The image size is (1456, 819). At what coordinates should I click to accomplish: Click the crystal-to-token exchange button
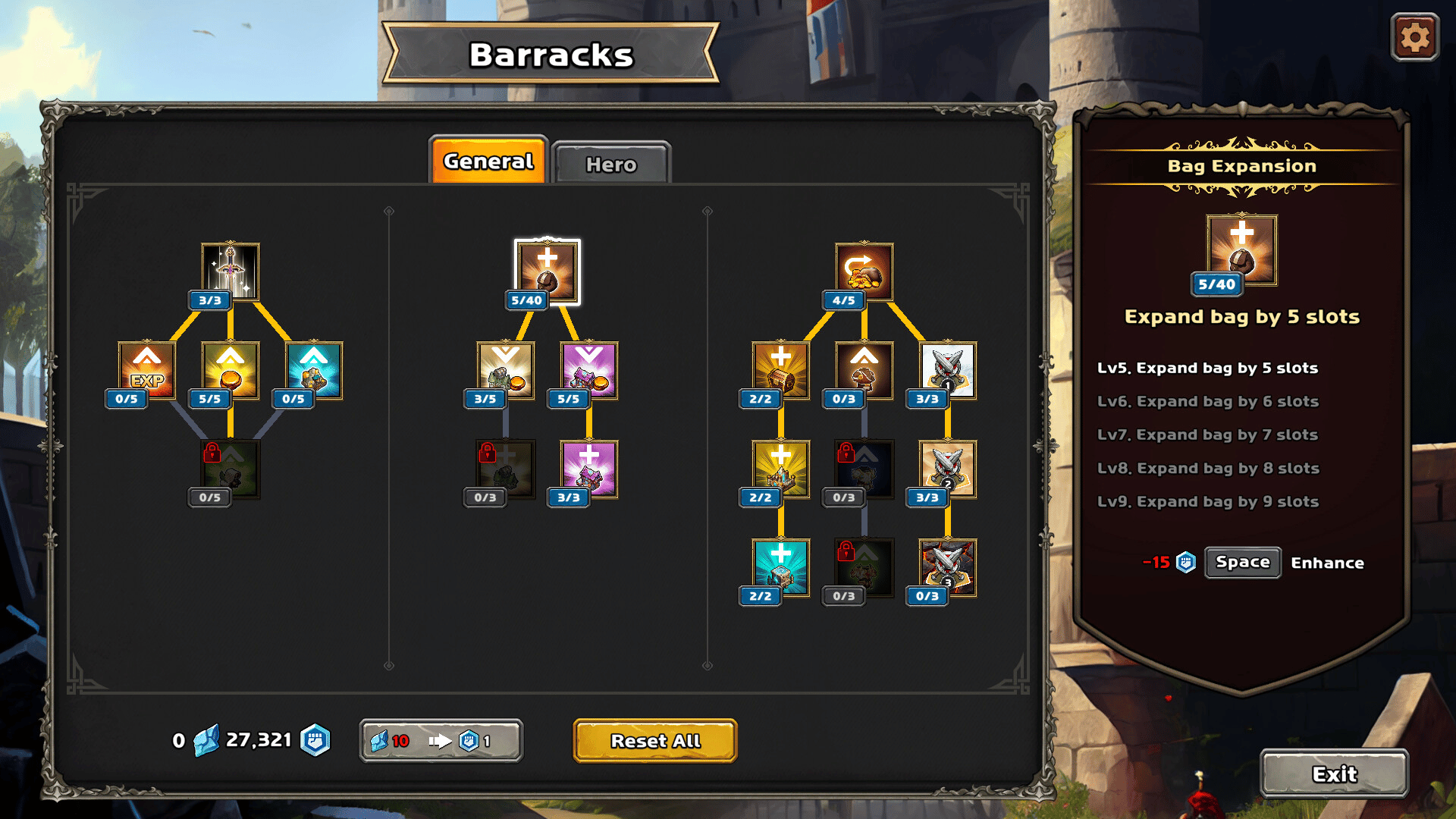point(441,740)
